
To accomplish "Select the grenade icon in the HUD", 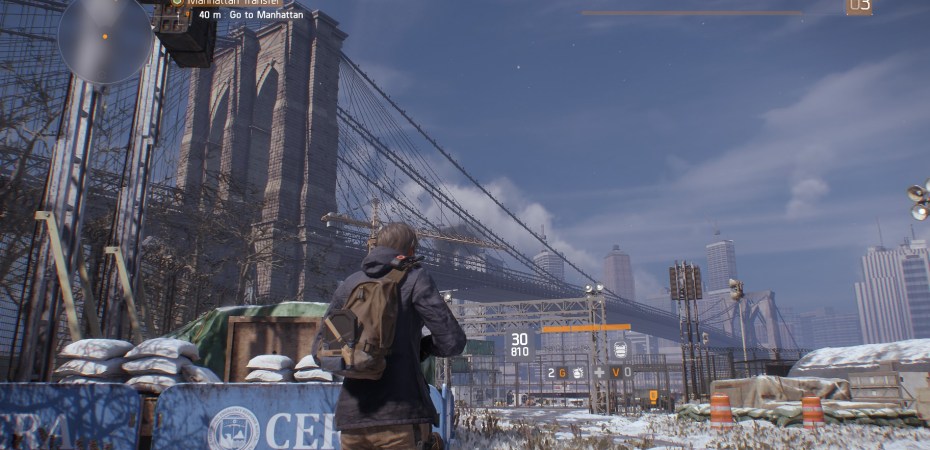I will [x=578, y=372].
